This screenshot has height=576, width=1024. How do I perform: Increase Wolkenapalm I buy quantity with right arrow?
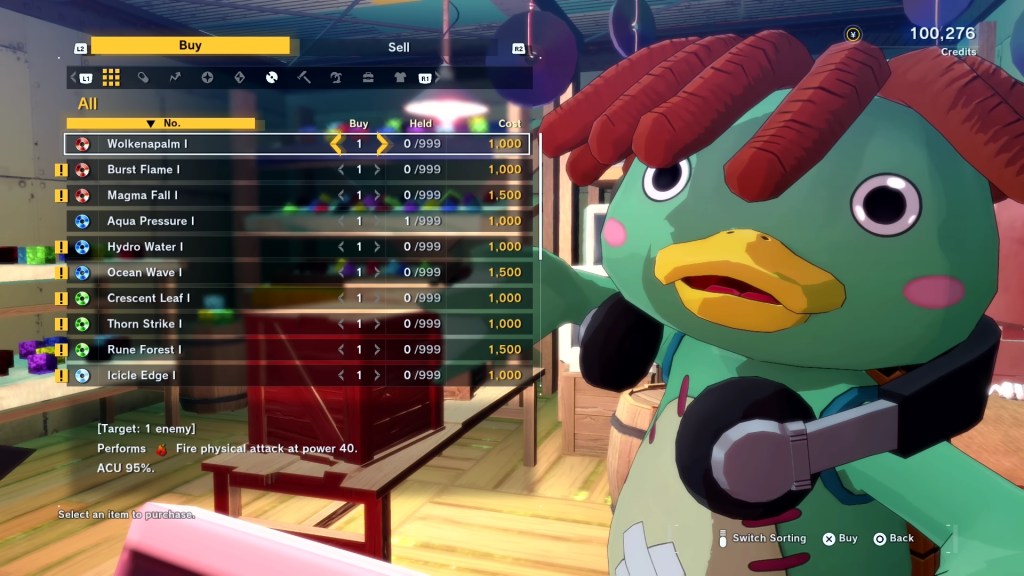[381, 144]
